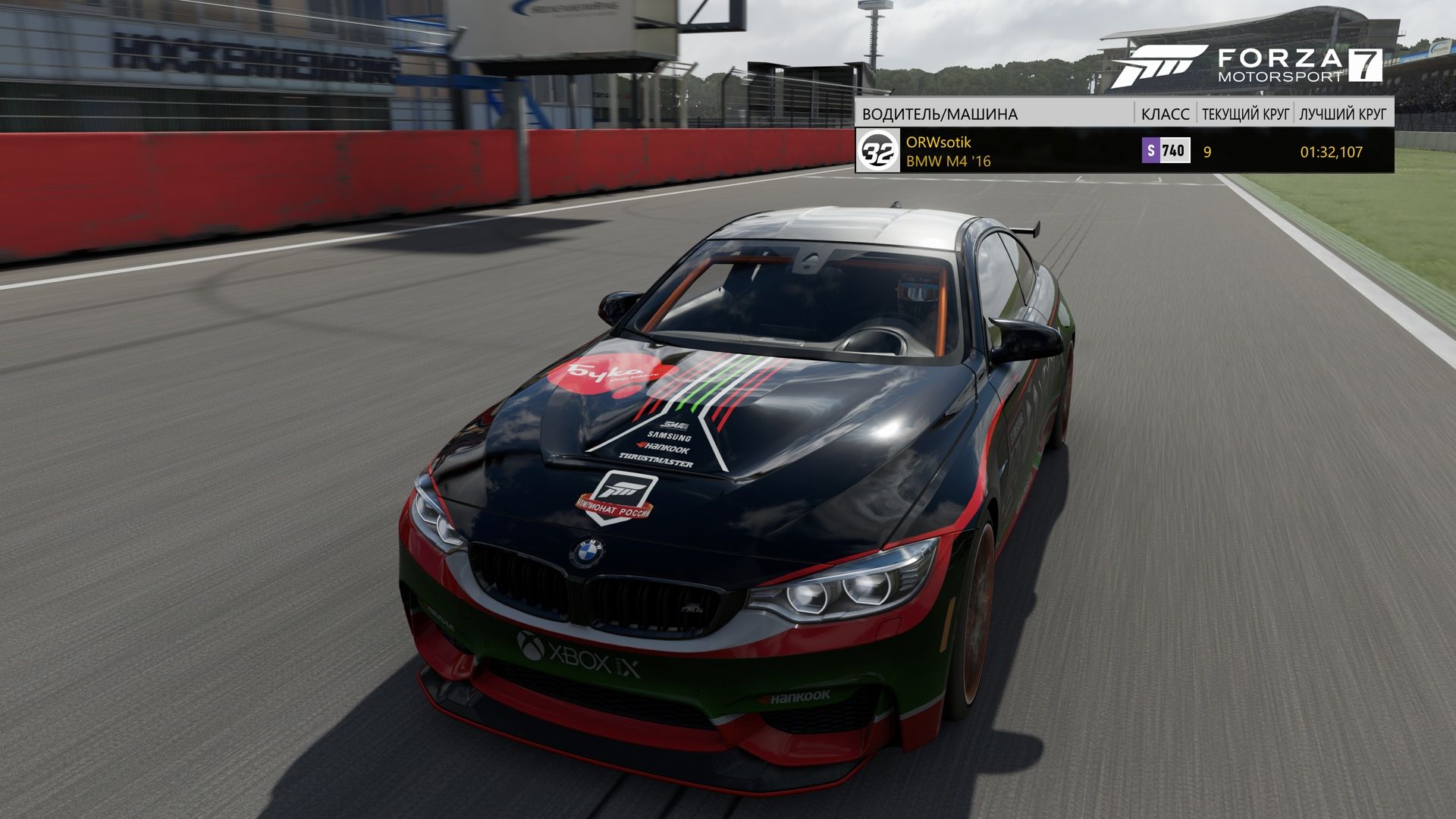
Task: Click the number 32 driver badge
Action: click(x=878, y=151)
